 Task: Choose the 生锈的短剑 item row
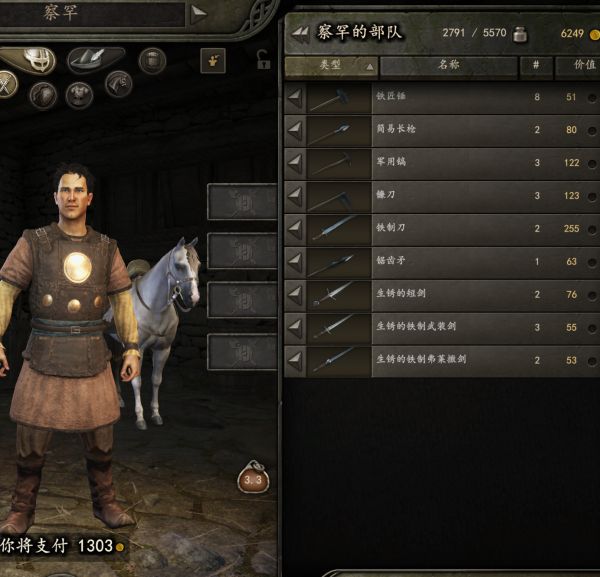440,295
